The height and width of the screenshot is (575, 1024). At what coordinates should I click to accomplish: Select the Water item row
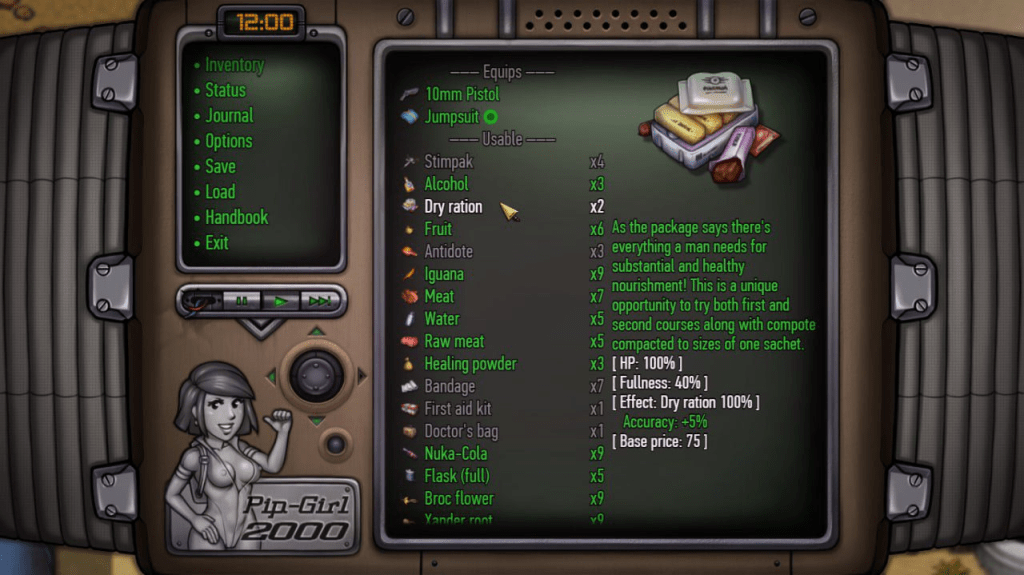click(441, 319)
